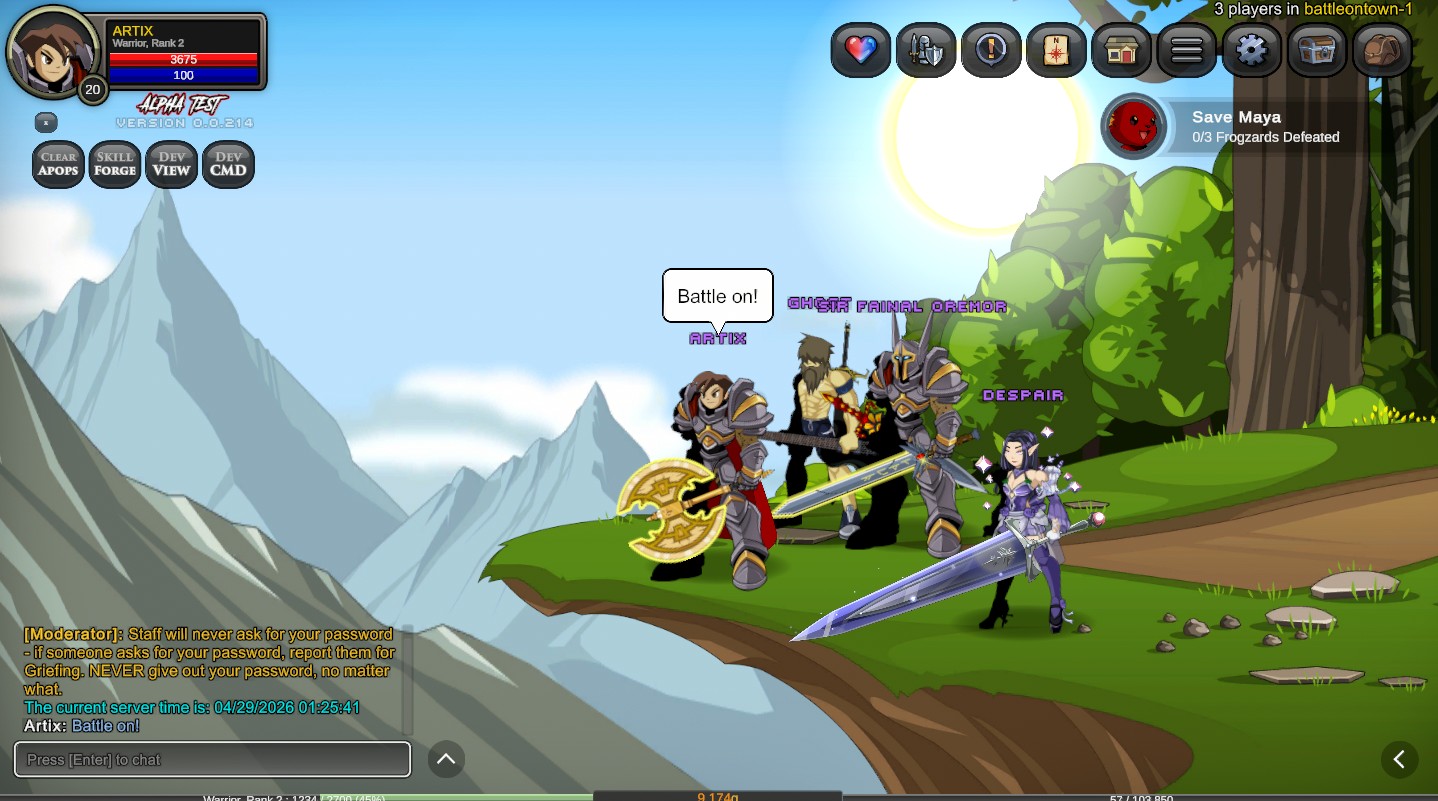The width and height of the screenshot is (1438, 801).
Task: Open the three-line main menu button
Action: point(1186,50)
